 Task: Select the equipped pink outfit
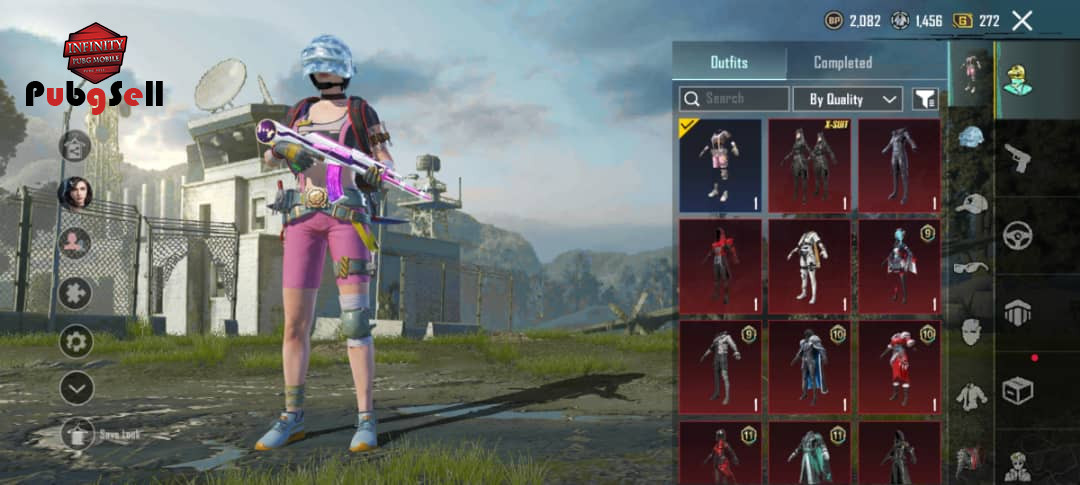pos(720,165)
